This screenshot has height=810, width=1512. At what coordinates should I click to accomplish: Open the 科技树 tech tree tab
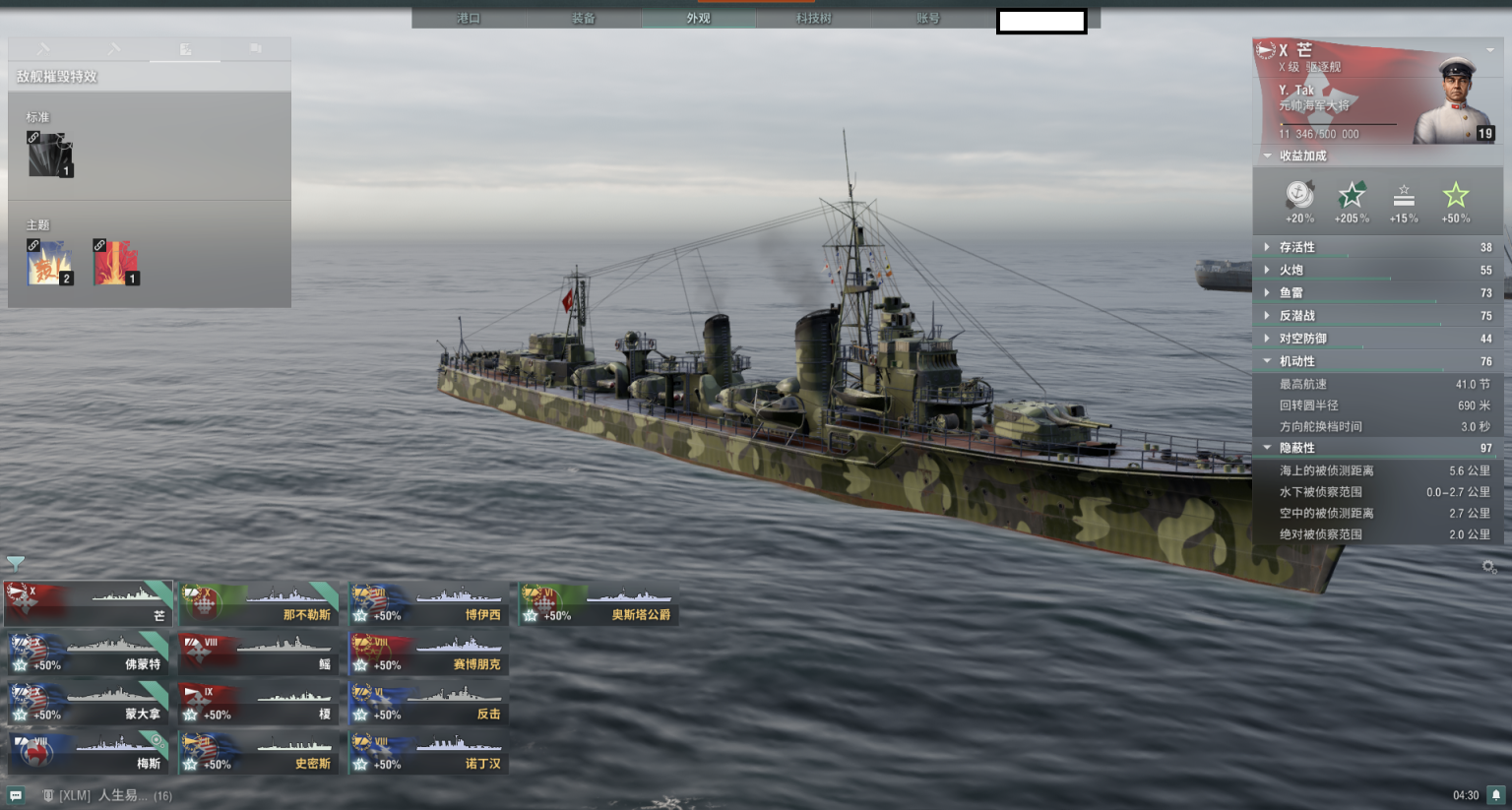coord(813,18)
